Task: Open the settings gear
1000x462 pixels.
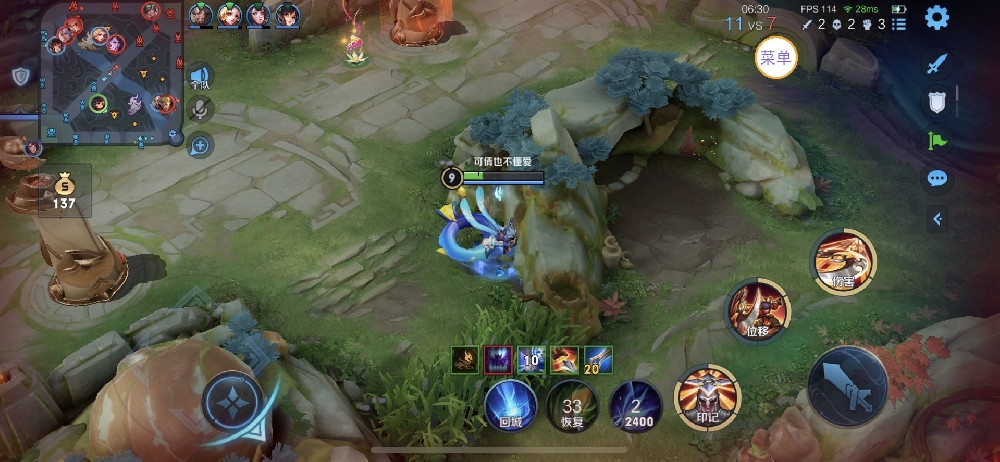Action: tap(936, 17)
